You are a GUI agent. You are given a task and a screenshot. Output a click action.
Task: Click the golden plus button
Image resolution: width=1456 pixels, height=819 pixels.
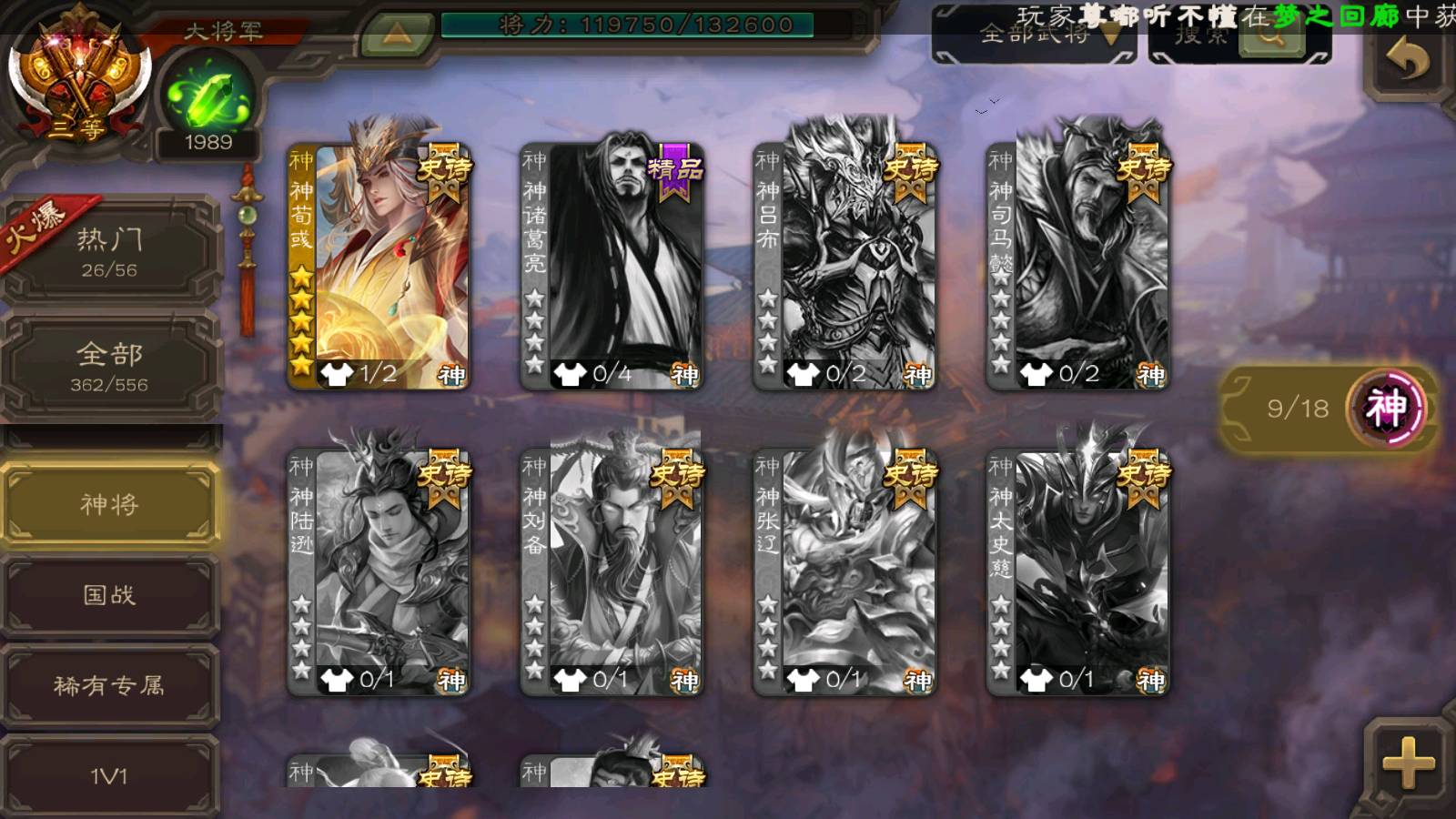point(1407,763)
